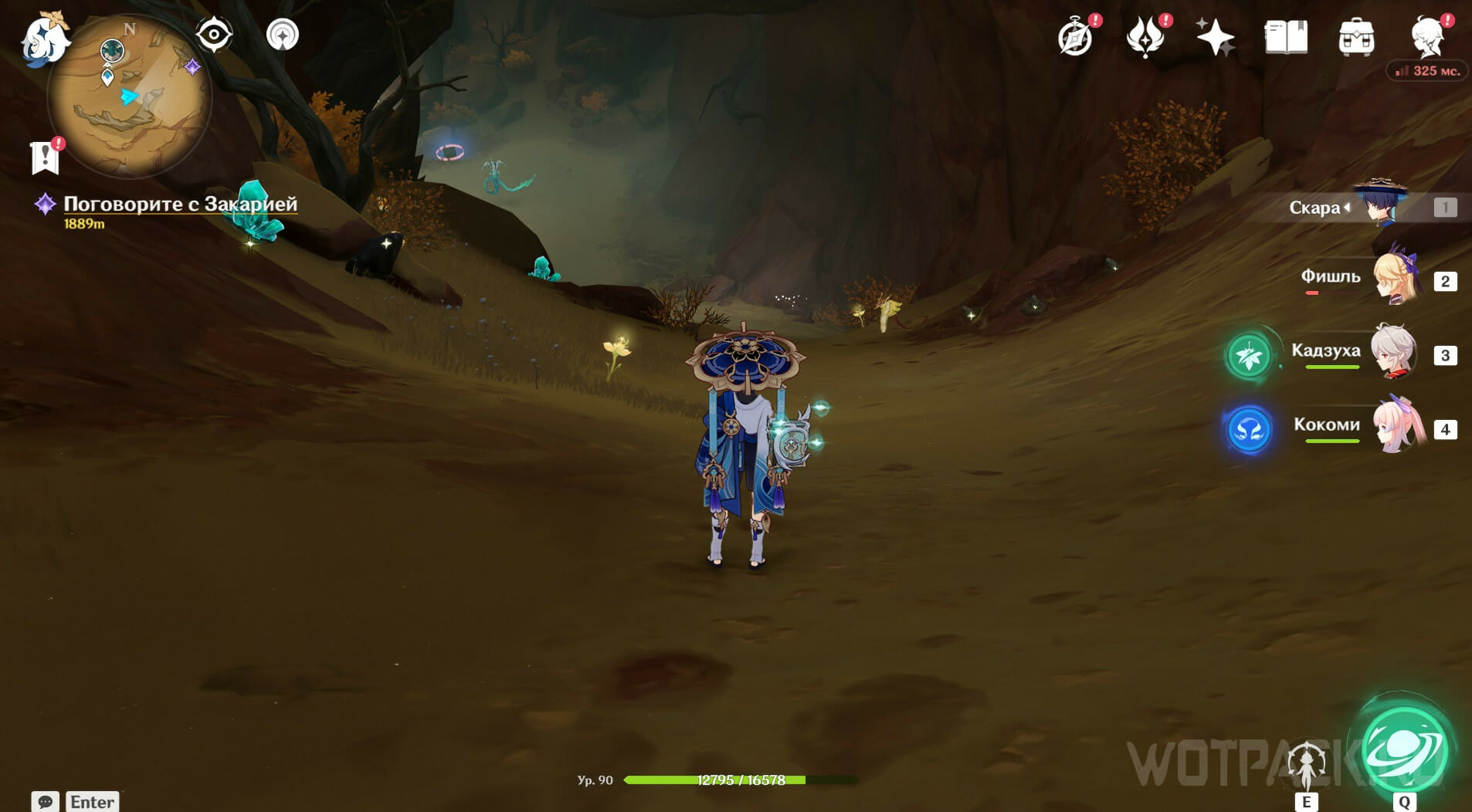Trigger Кадзуха's green elemental burst icon
Viewport: 1472px width, 812px height.
coord(1249,356)
